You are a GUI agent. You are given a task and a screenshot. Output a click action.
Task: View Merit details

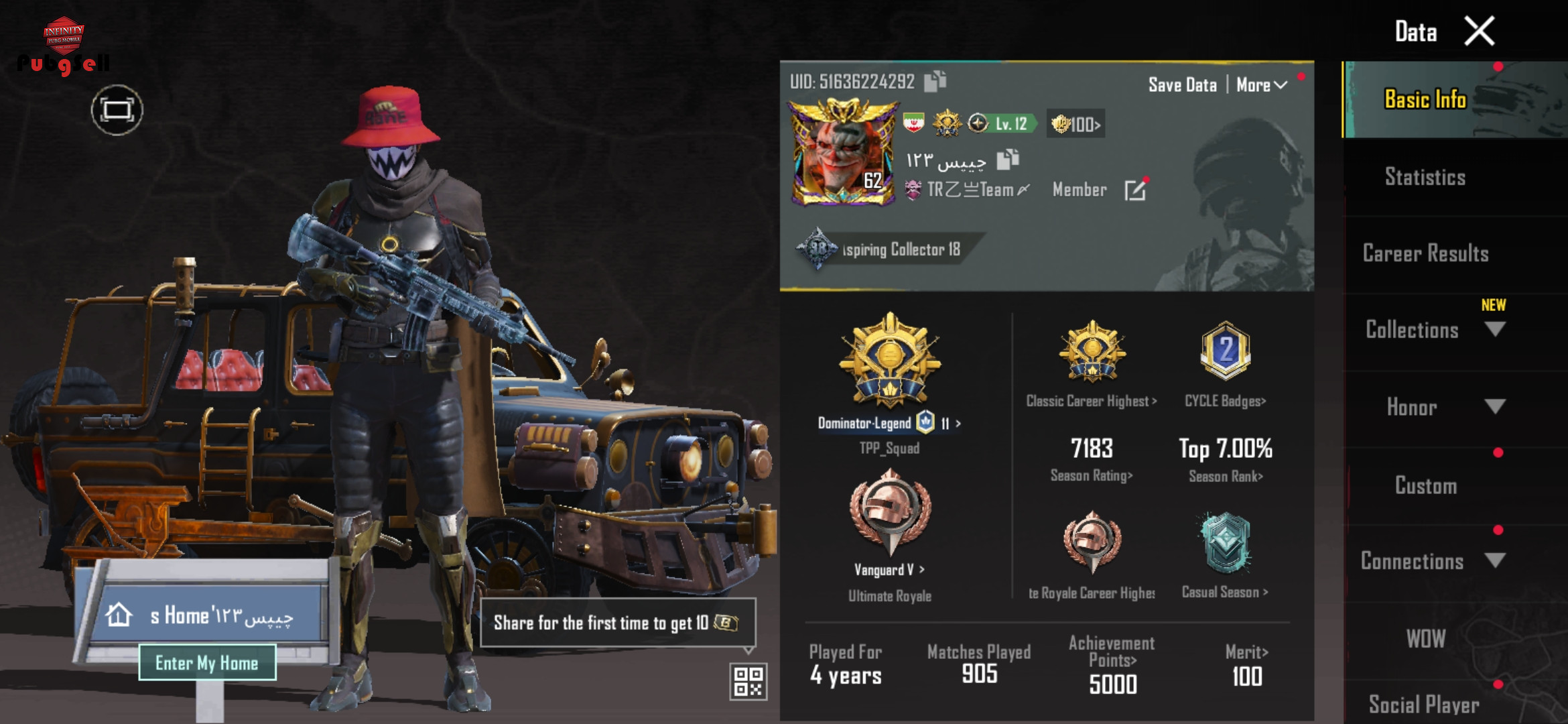(1246, 652)
